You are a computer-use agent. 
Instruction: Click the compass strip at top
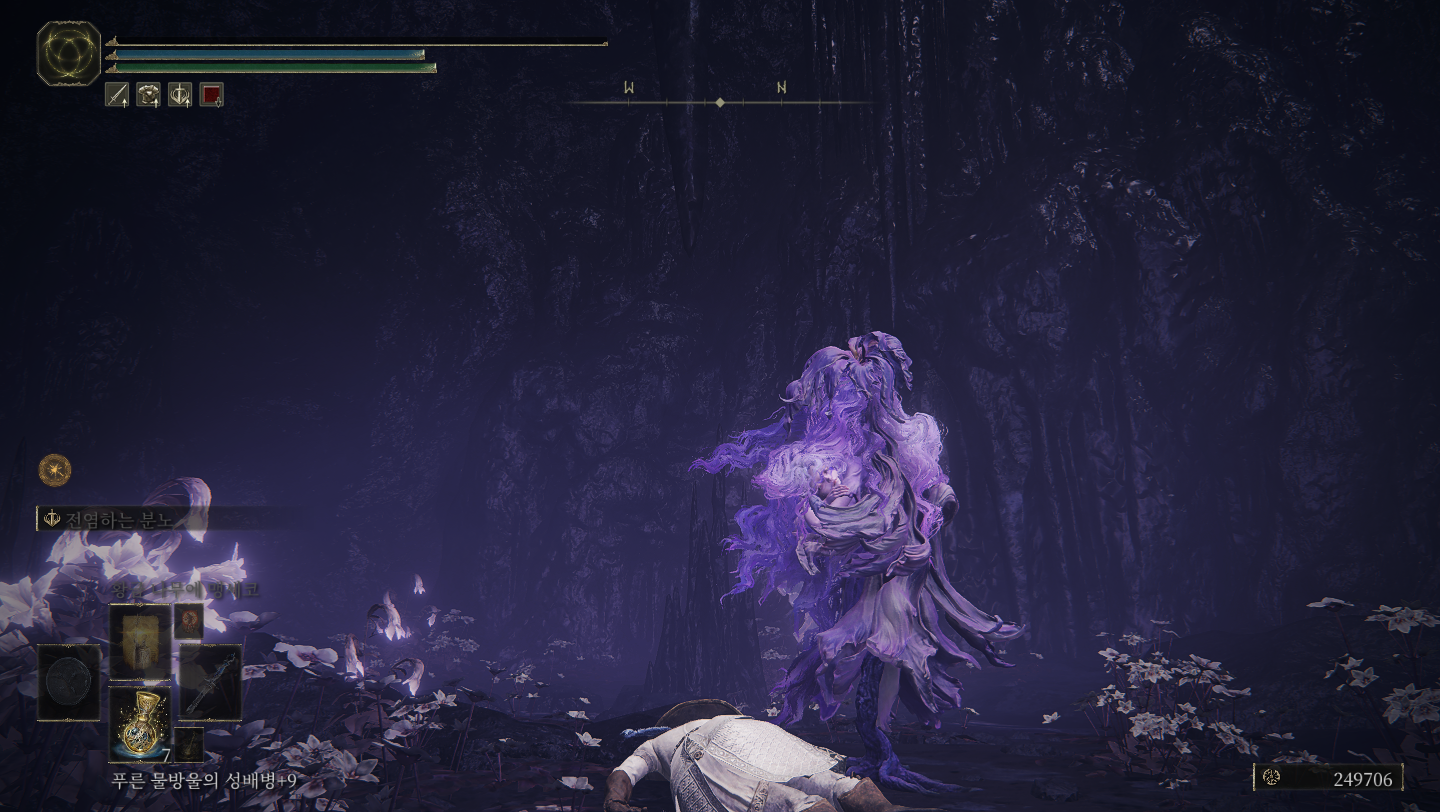pos(720,102)
